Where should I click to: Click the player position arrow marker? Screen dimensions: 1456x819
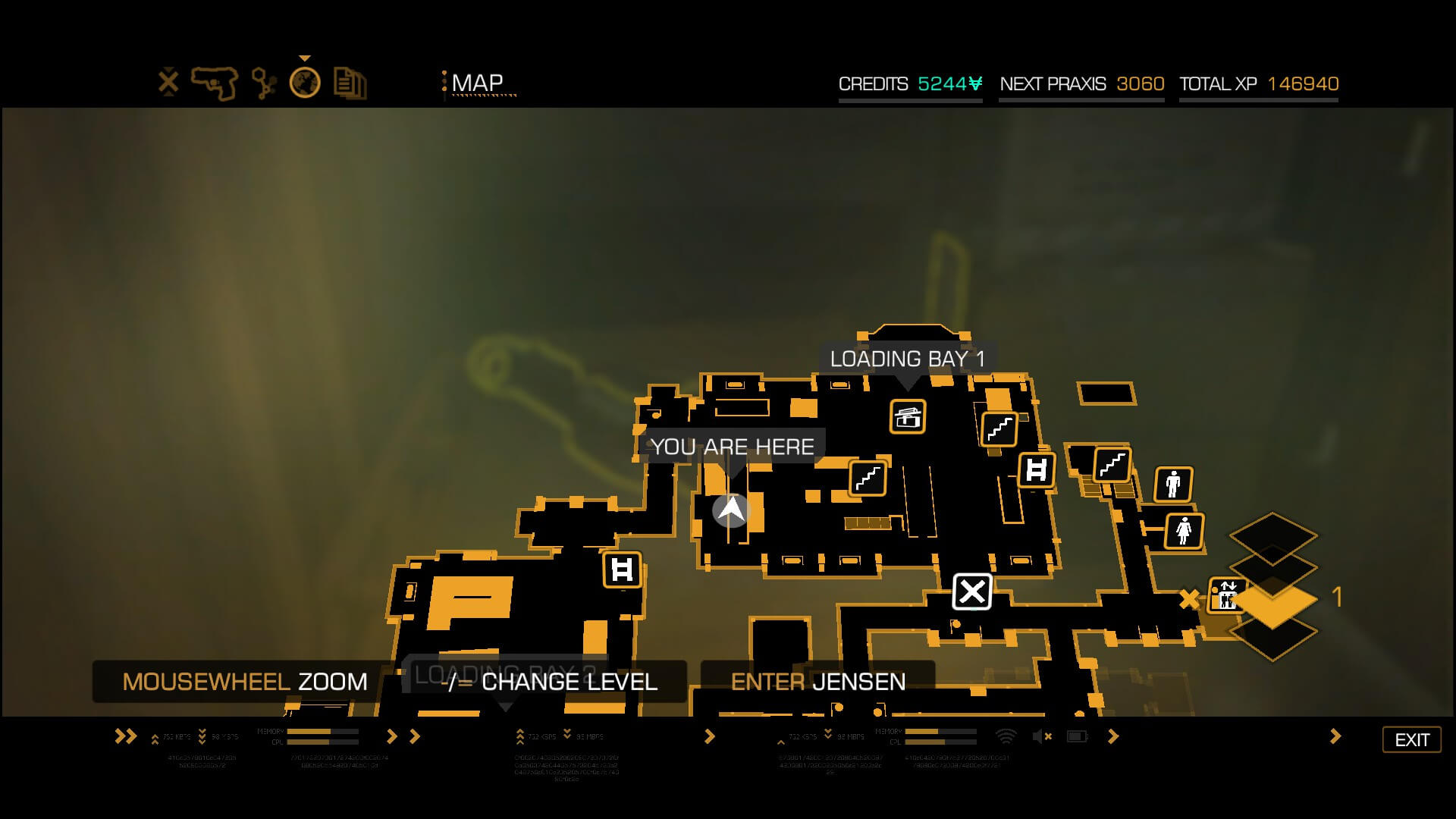coord(731,510)
